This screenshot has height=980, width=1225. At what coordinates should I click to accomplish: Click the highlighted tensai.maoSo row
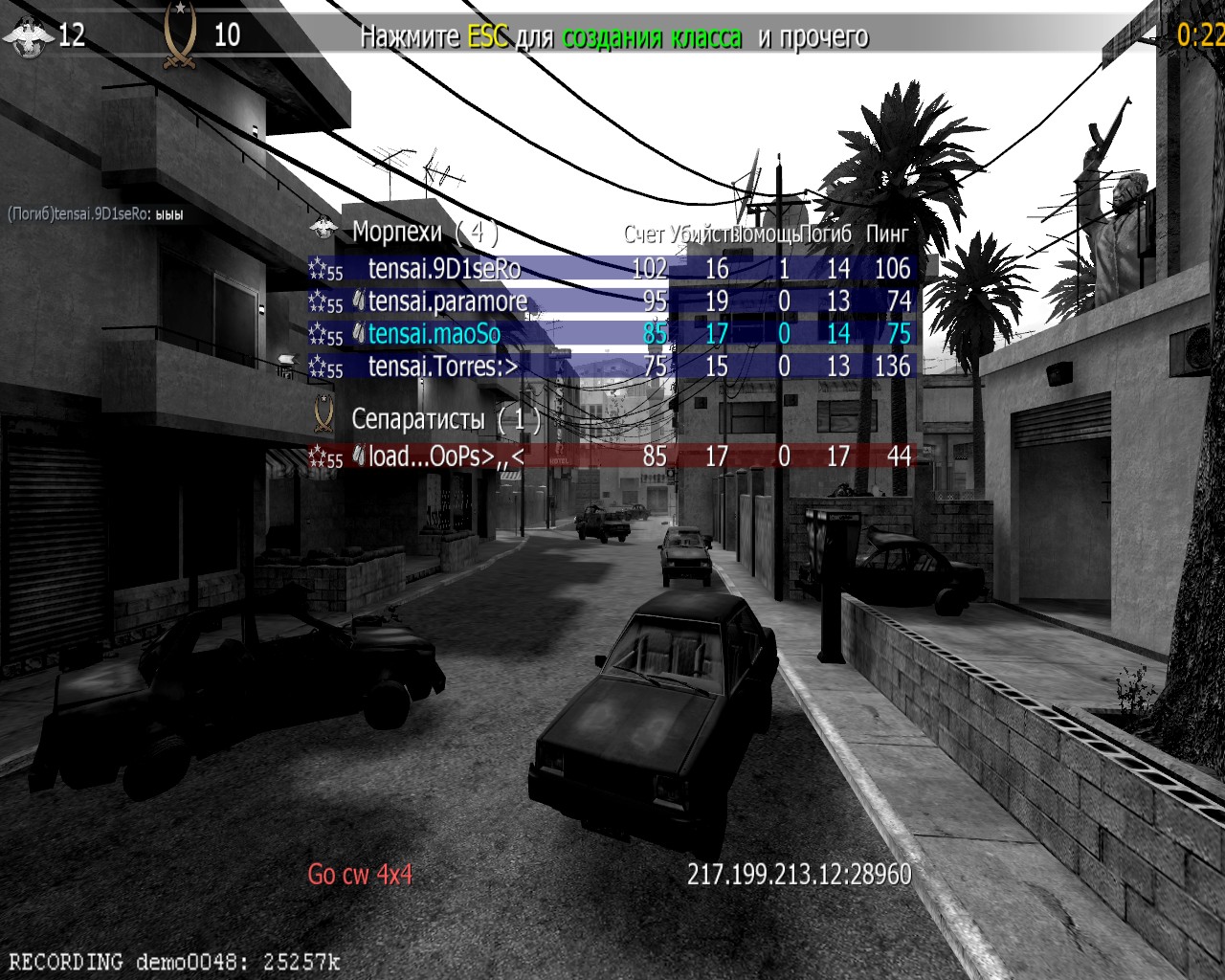tap(434, 334)
